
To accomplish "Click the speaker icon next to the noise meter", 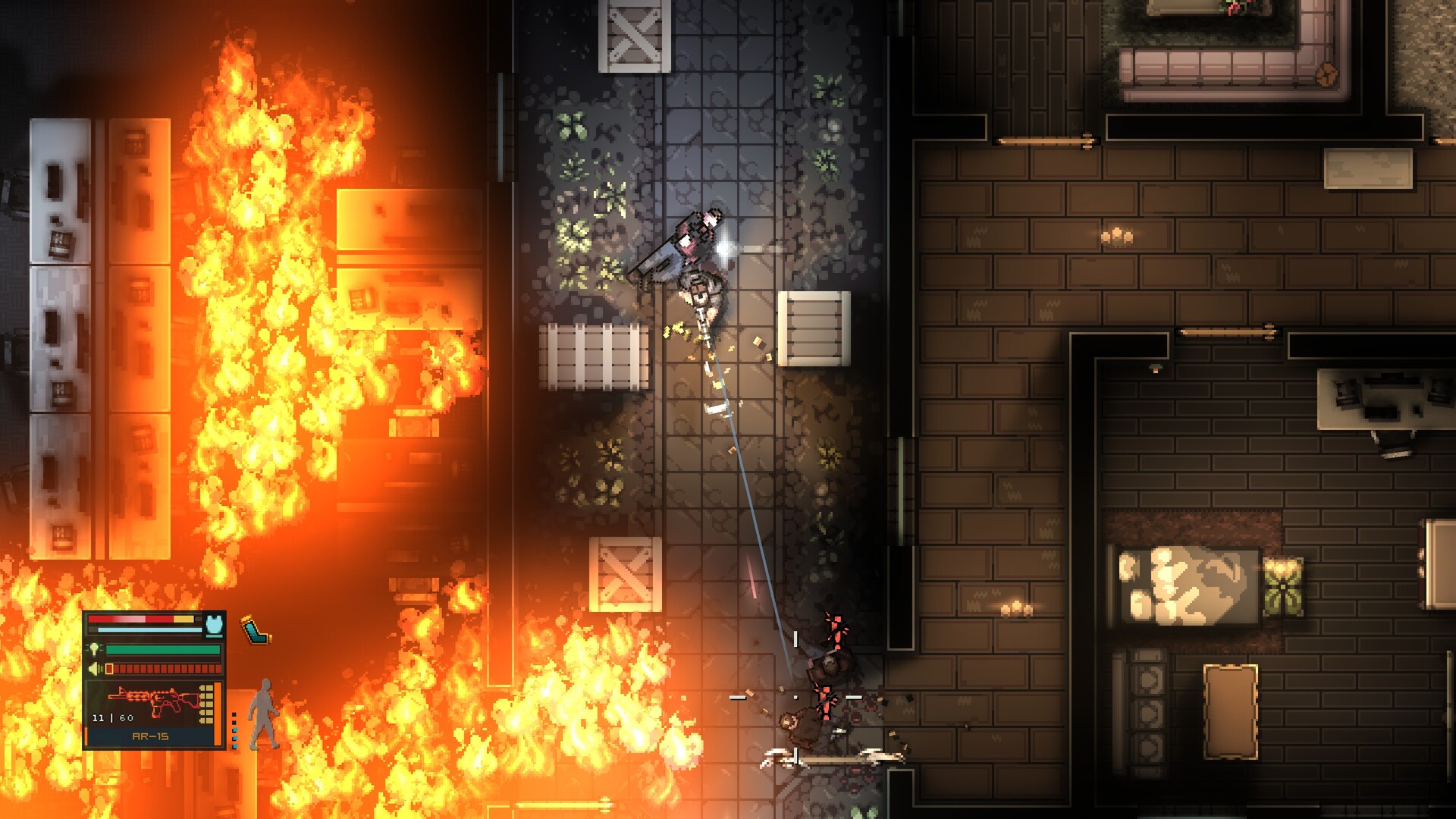I will [94, 668].
